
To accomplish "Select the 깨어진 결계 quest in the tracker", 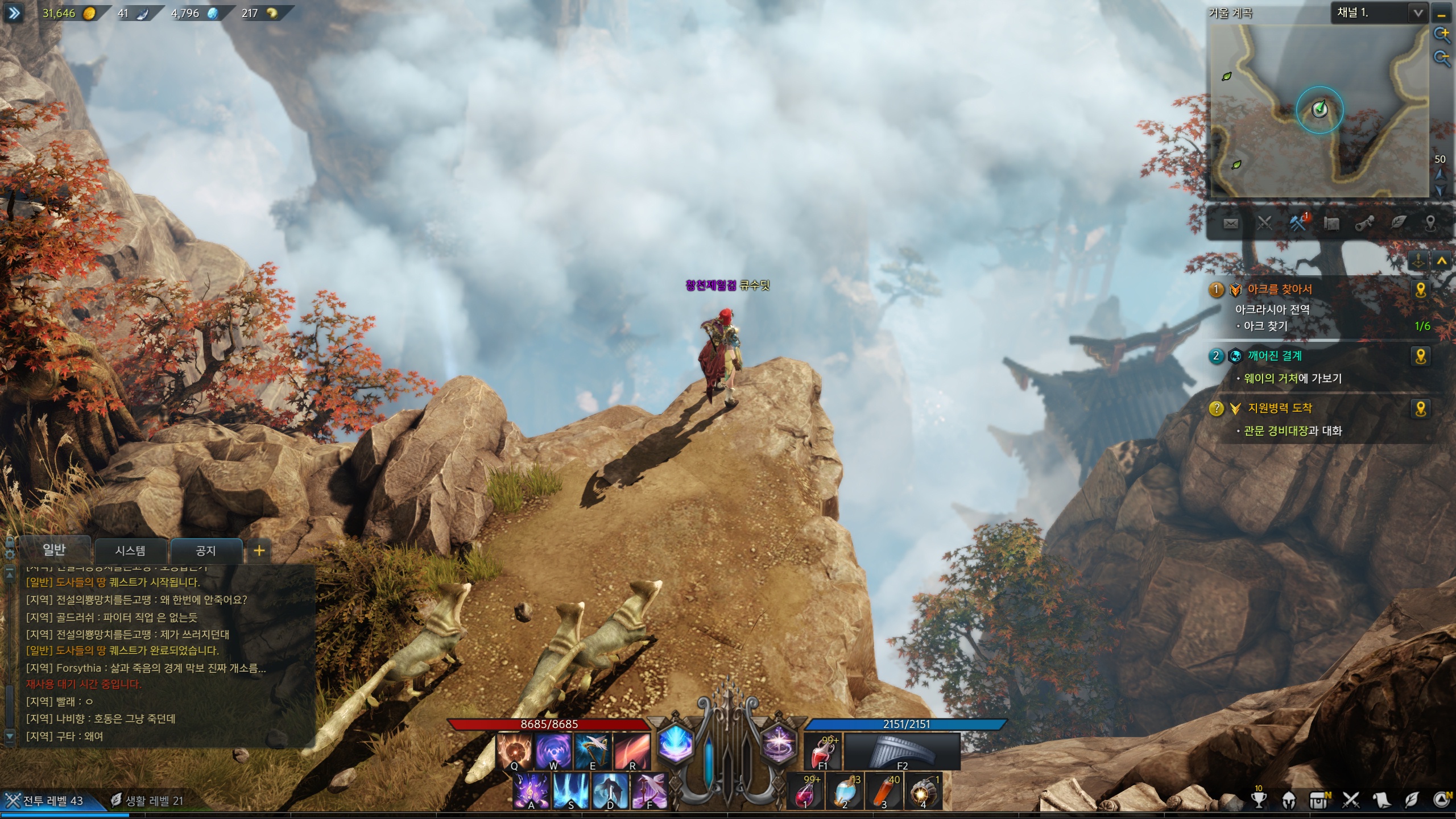I will tap(1274, 356).
